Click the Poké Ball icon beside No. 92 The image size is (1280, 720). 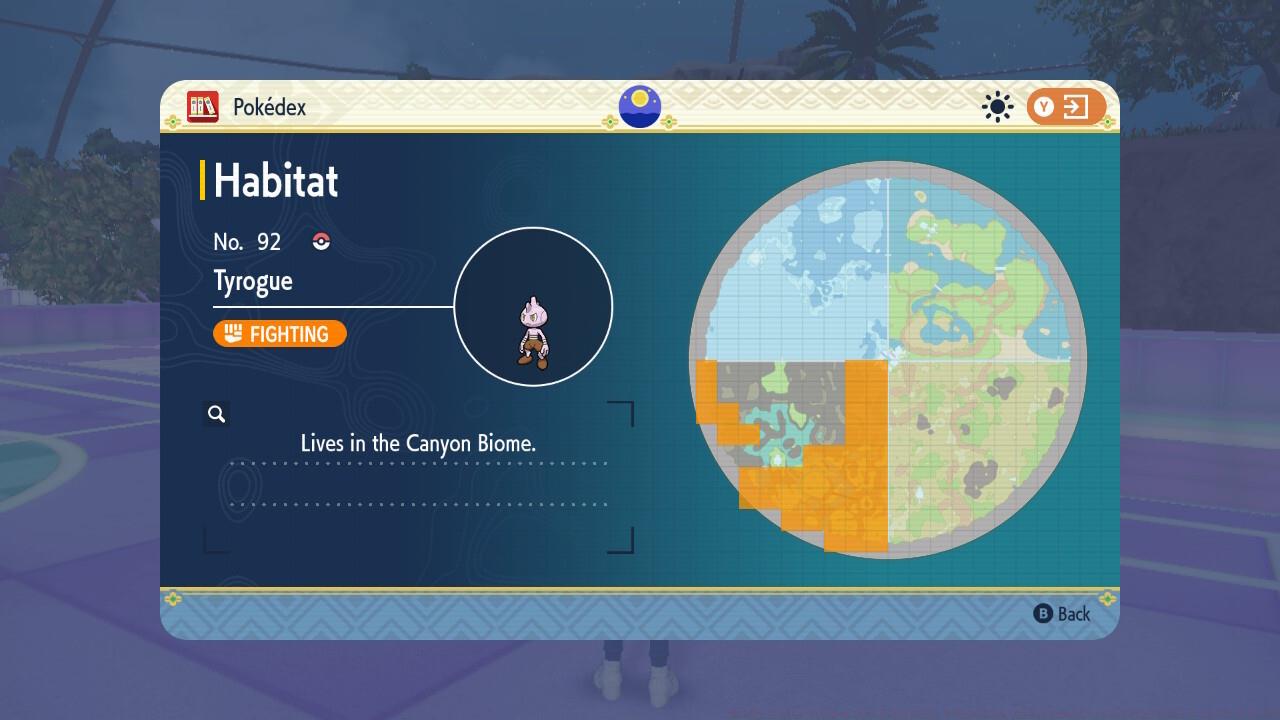pyautogui.click(x=320, y=241)
